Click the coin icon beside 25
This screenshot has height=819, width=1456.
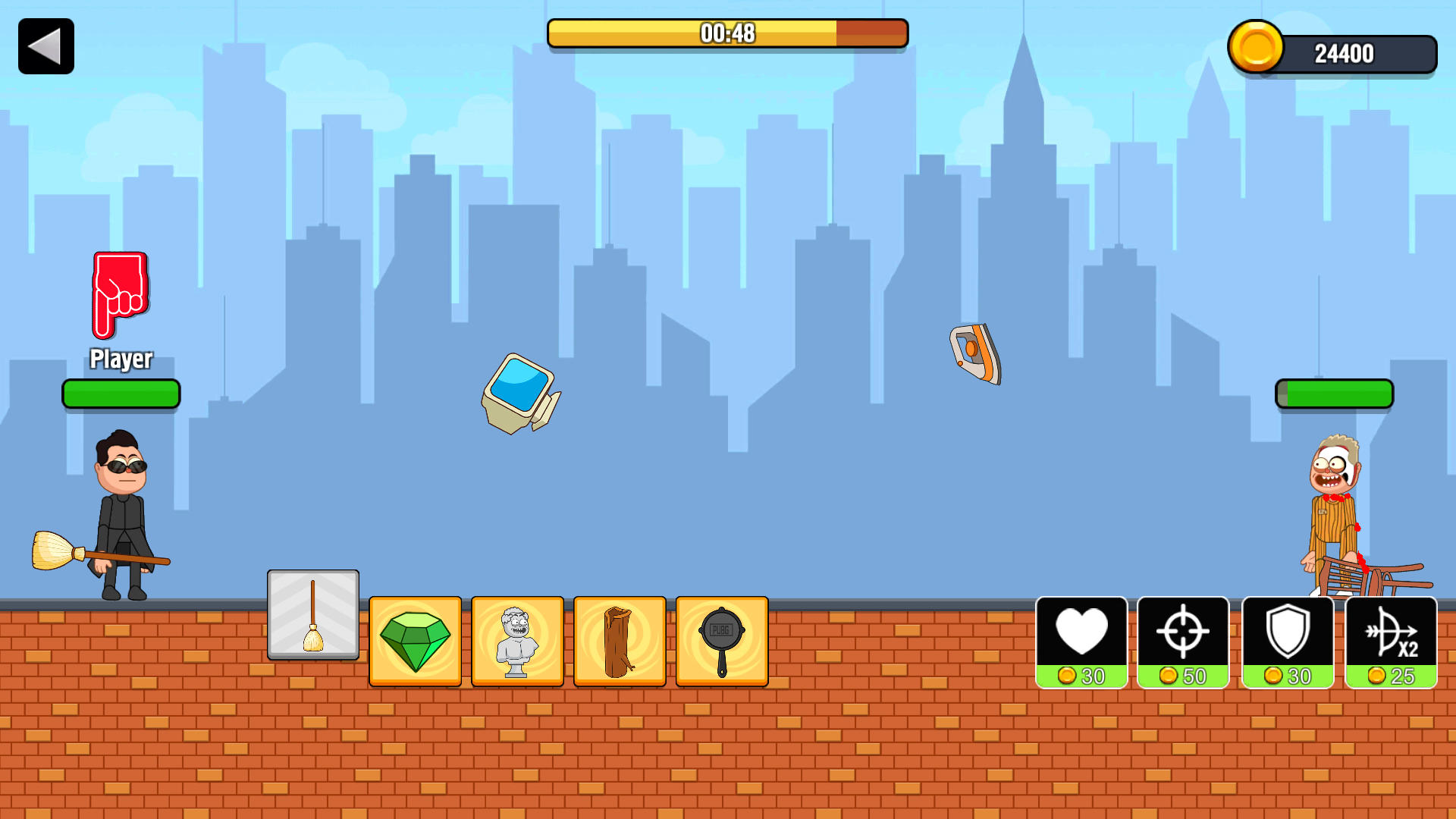[x=1377, y=673]
